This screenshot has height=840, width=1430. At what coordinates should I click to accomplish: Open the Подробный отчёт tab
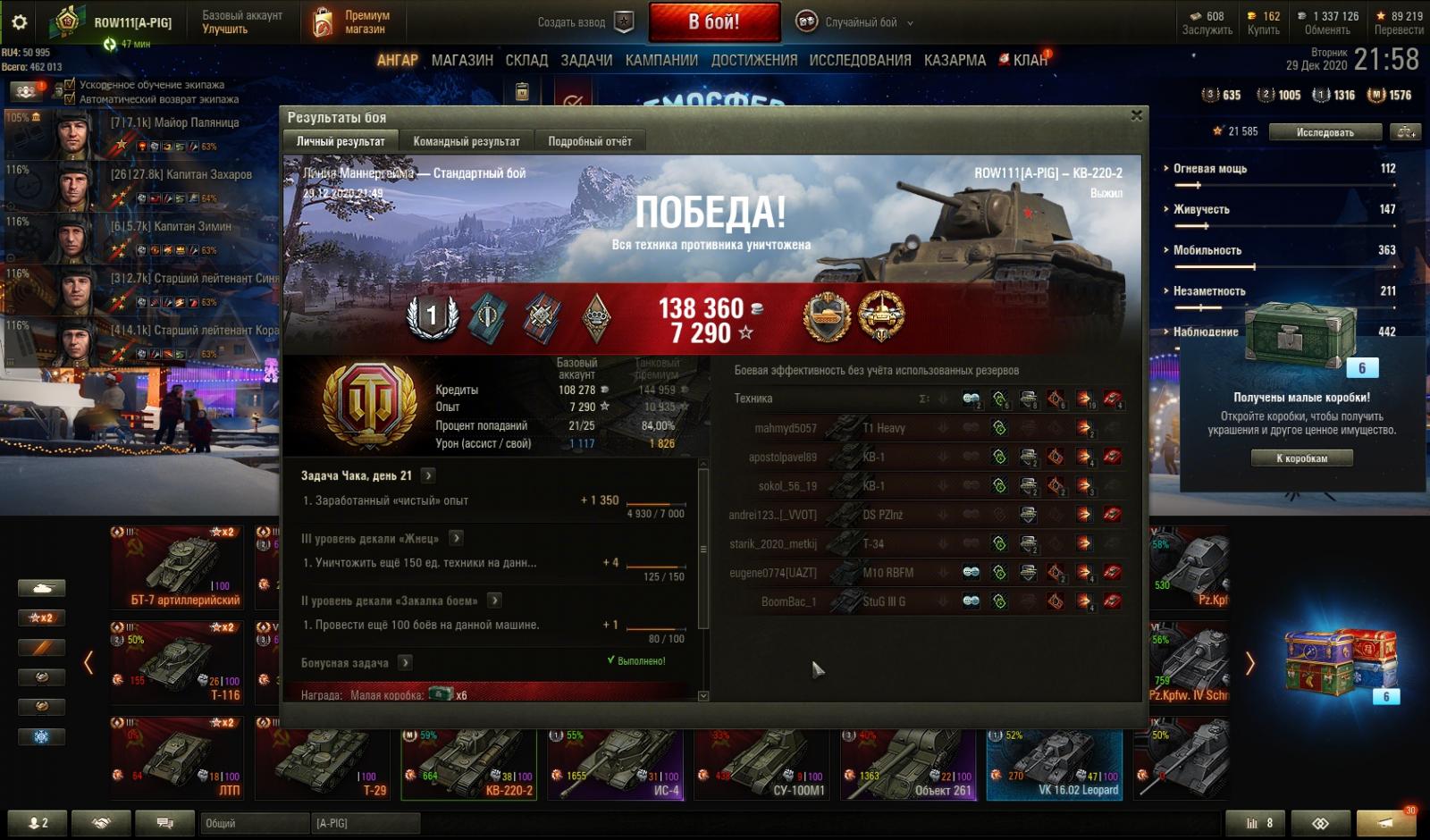click(x=589, y=141)
